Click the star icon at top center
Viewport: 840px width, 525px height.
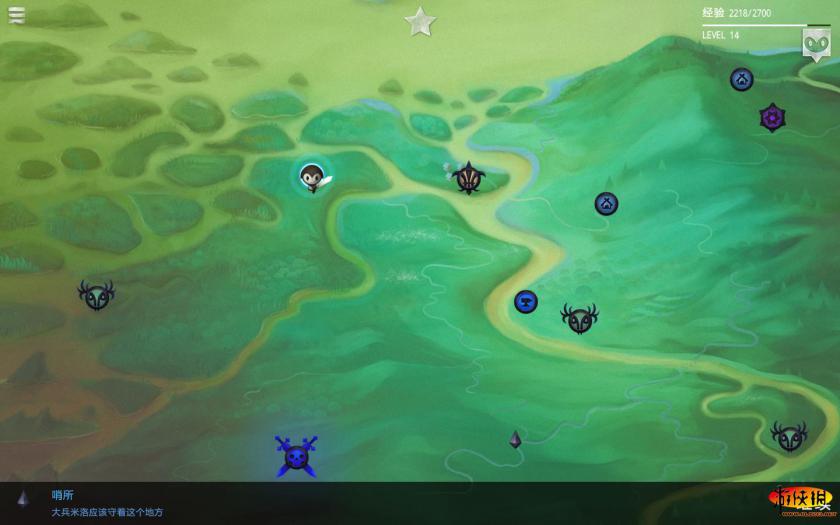(420, 20)
